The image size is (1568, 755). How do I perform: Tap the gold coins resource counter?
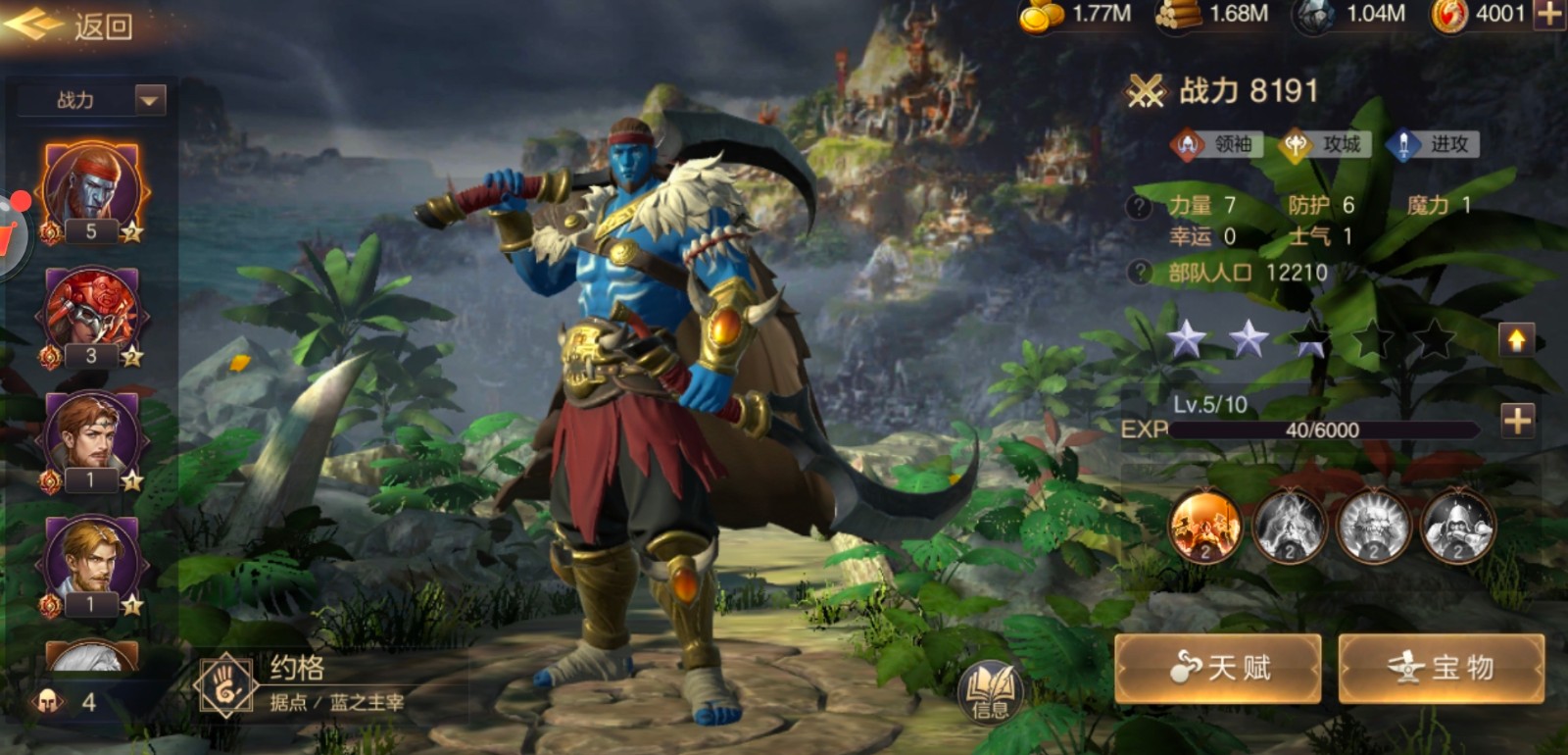[x=1076, y=15]
